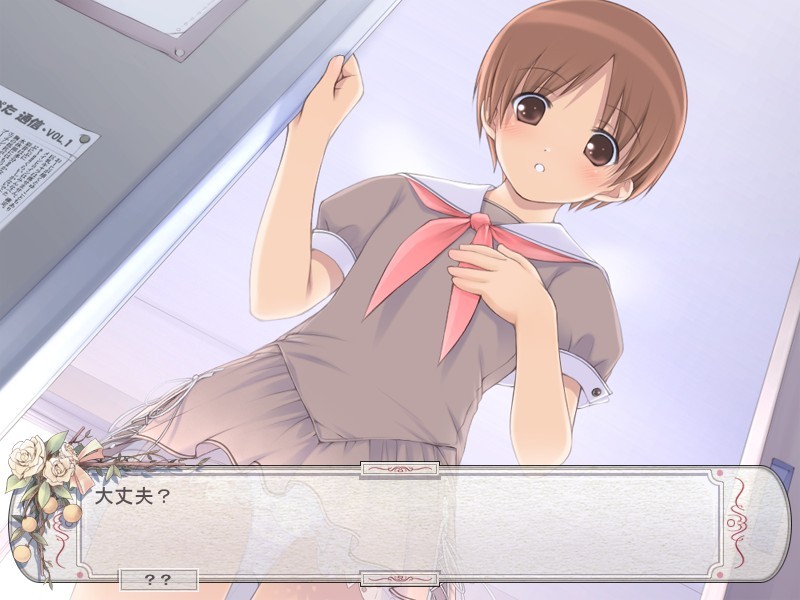Advance the dialogue in the message box
Screen dimensions: 800x600
pos(400,523)
